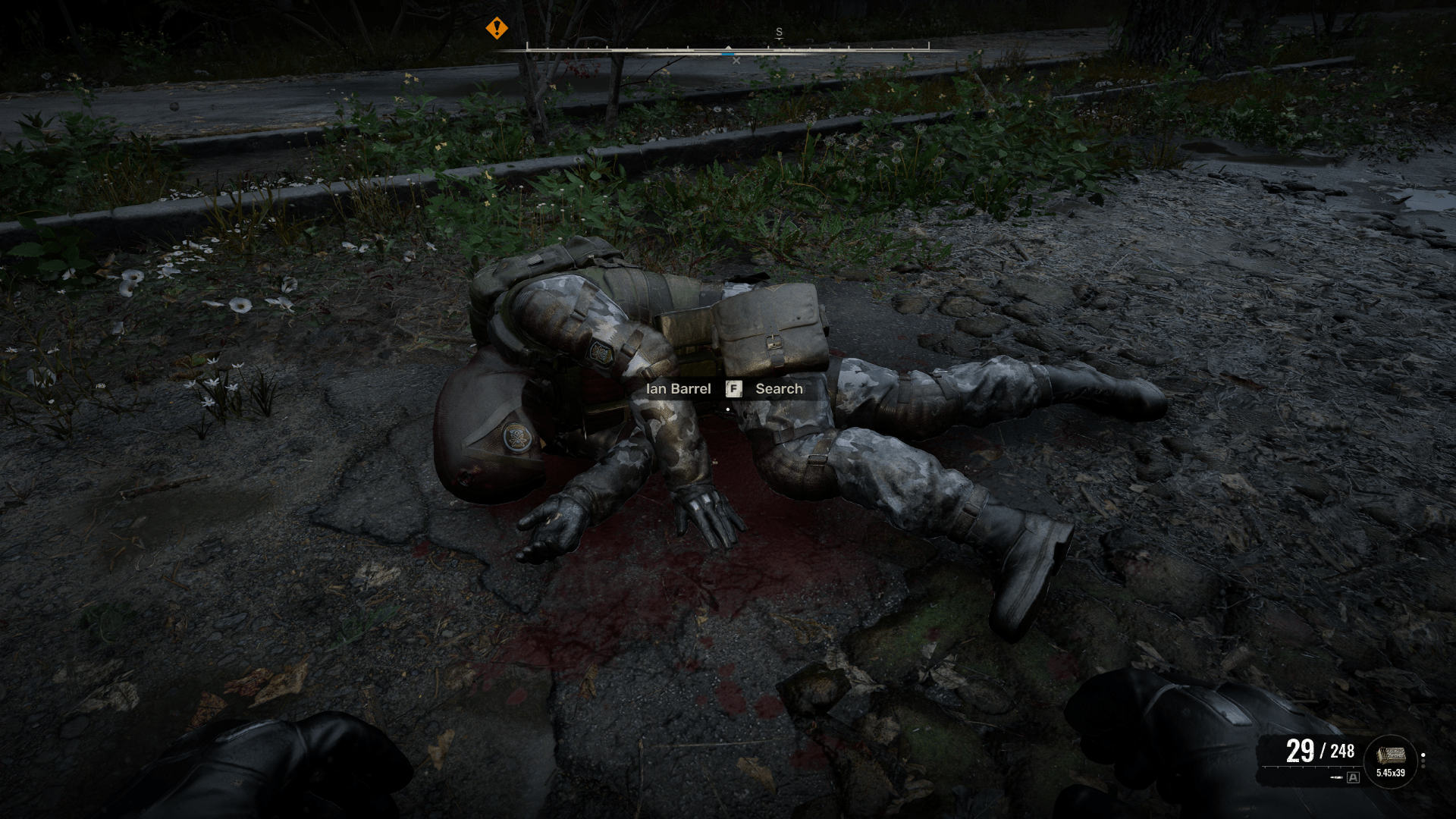Expand the compass bar by clicking its center
Image resolution: width=1456 pixels, height=819 pixels.
[x=728, y=50]
